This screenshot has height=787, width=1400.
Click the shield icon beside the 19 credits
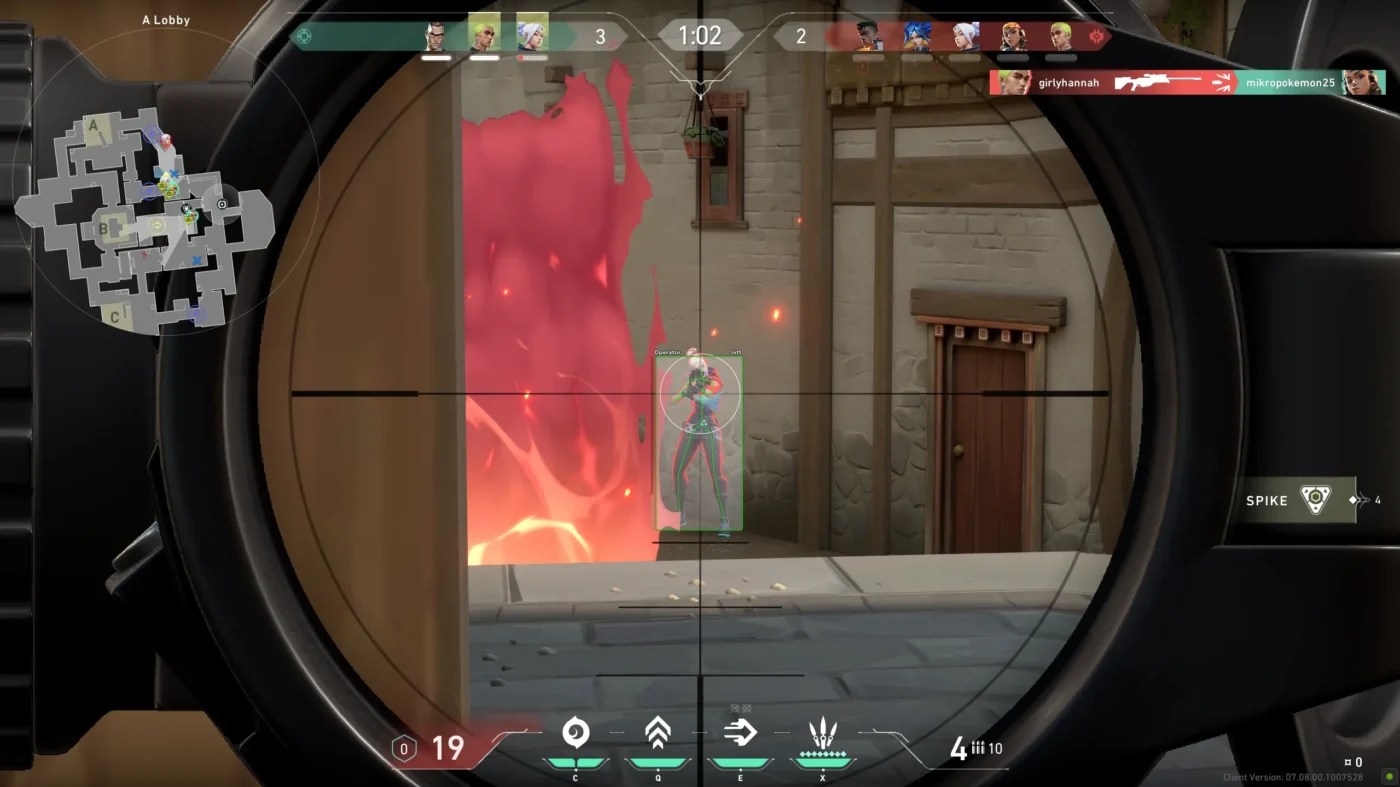coord(403,747)
